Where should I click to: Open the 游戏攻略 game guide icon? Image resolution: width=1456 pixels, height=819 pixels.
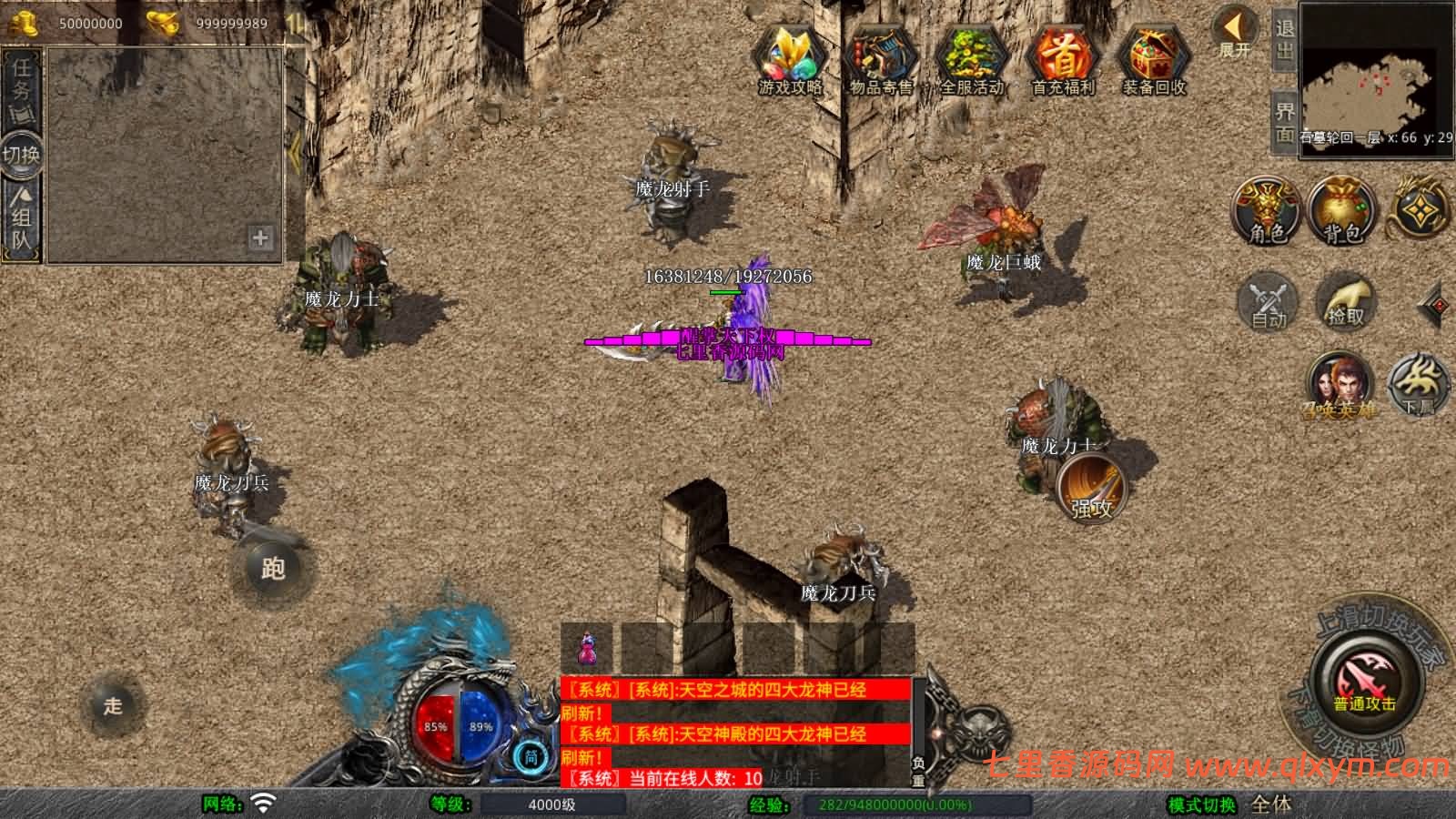click(x=790, y=59)
